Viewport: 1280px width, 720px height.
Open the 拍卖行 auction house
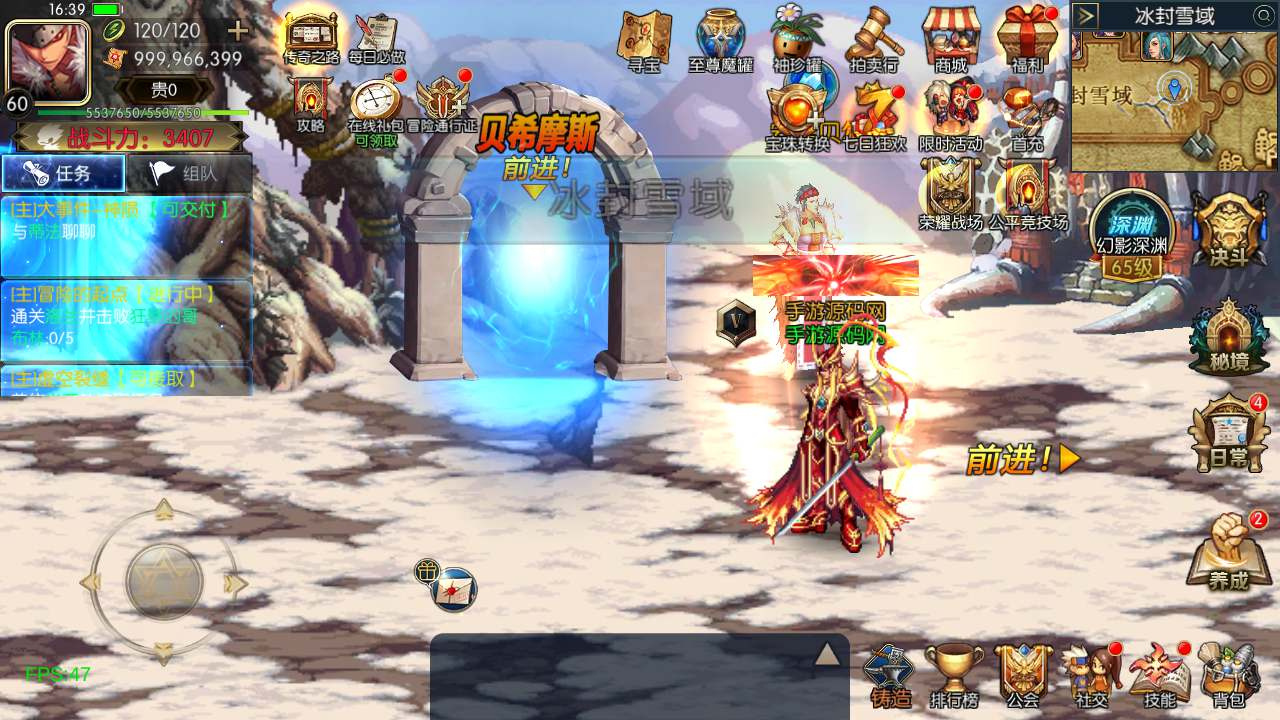(x=873, y=40)
